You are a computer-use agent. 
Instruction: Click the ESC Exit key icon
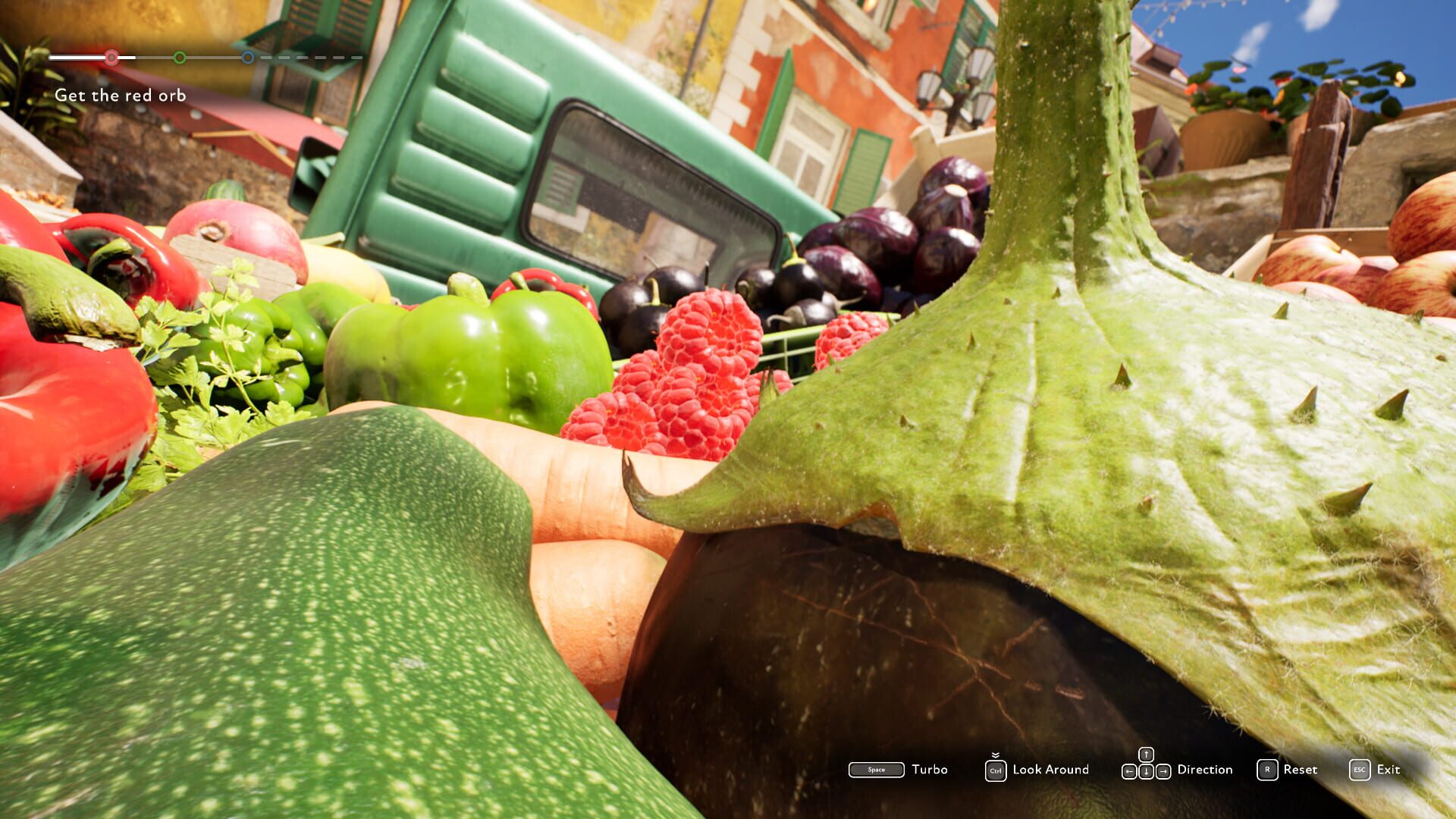point(1360,769)
